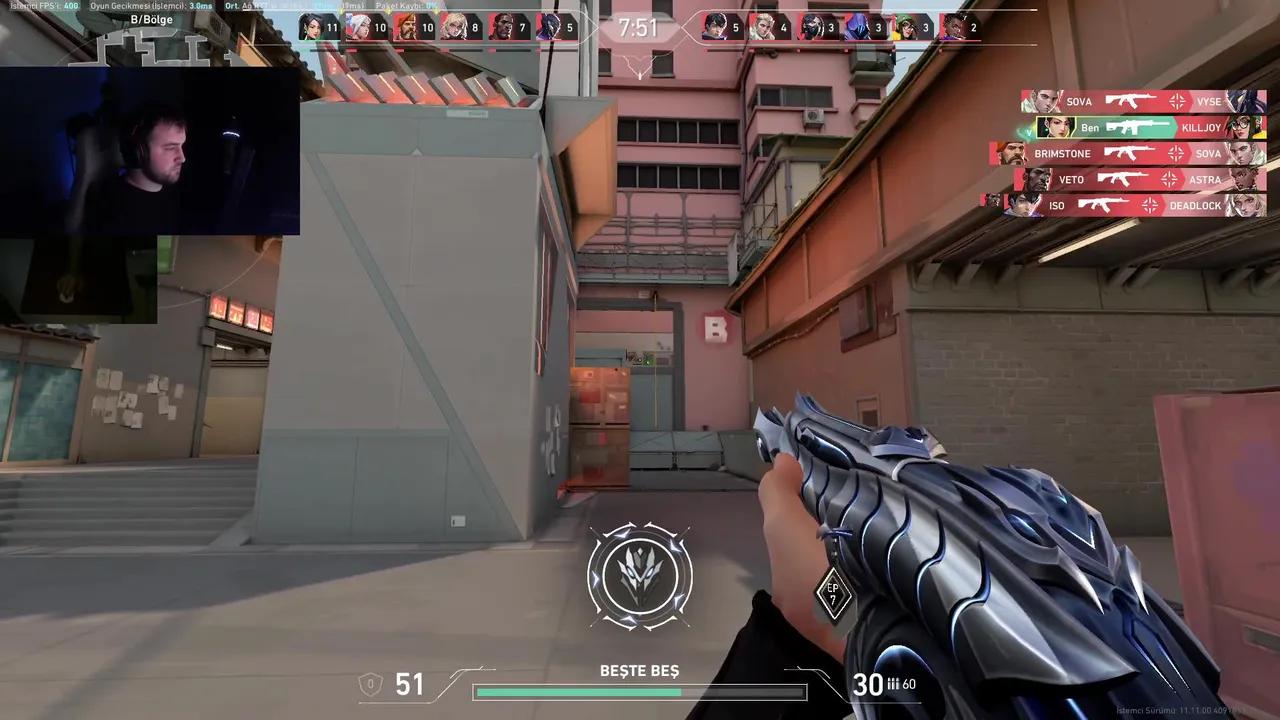Click the teammate portrait with 11 kills

coord(313,27)
